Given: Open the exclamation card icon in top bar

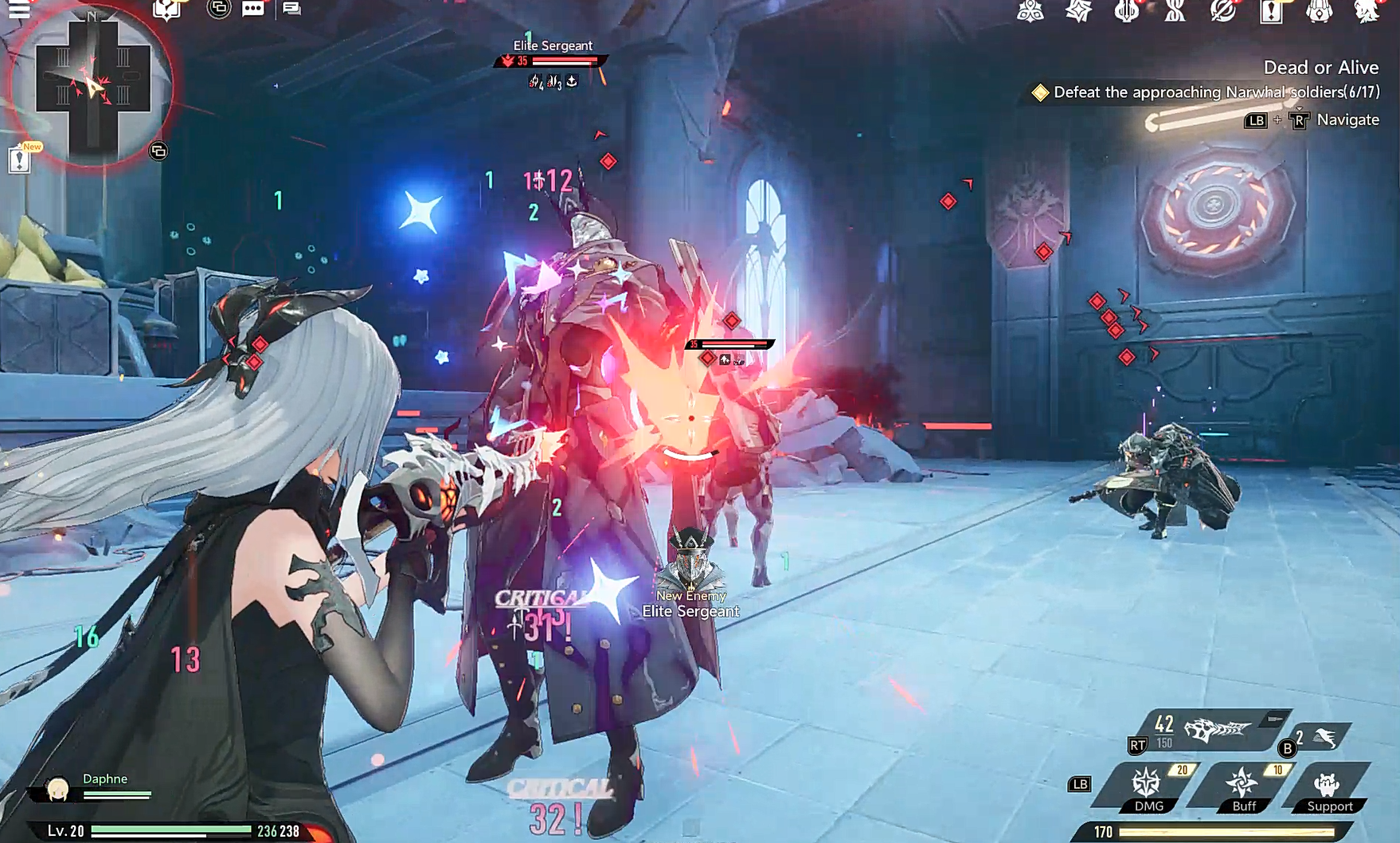Looking at the screenshot, I should [1271, 12].
